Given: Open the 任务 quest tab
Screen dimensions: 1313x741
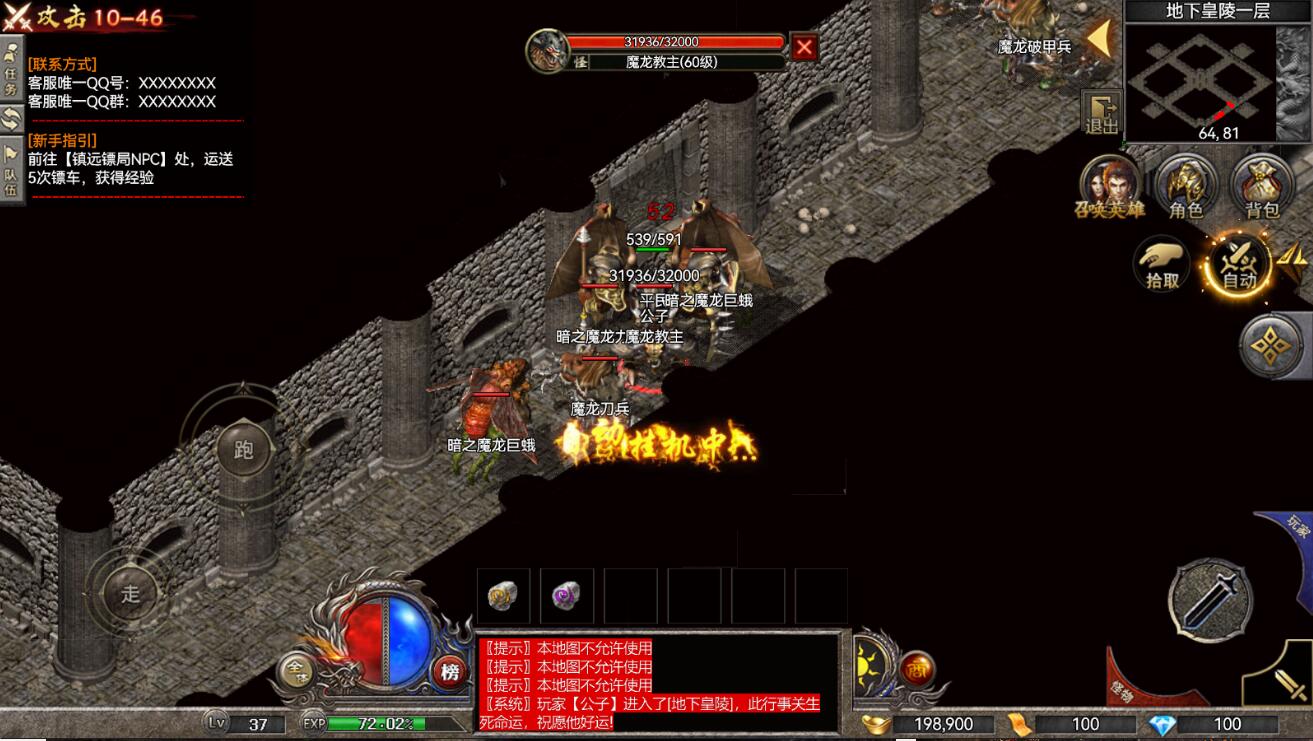Looking at the screenshot, I should click(x=11, y=71).
